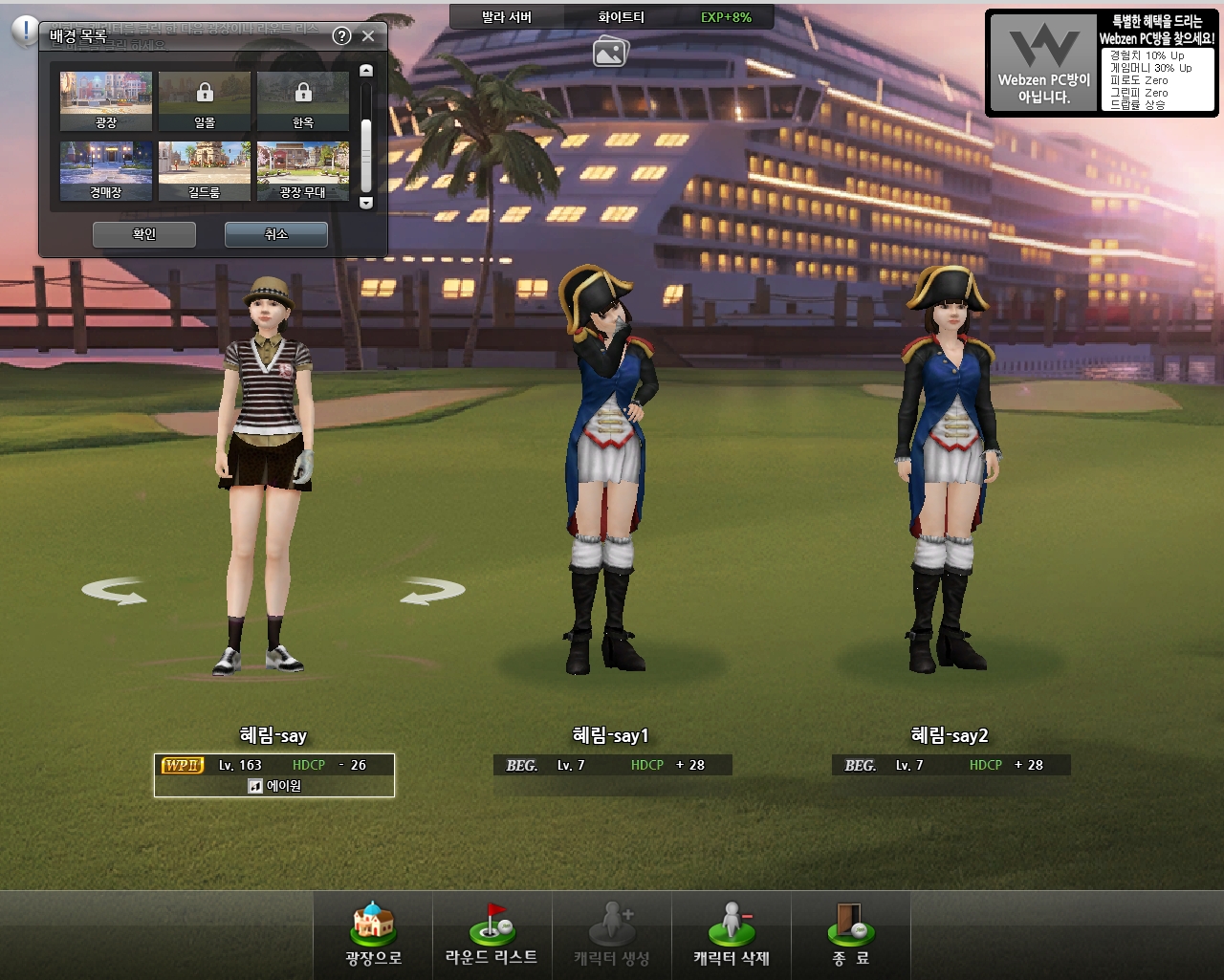This screenshot has height=980, width=1224.
Task: Close the 배경 목록 dialog
Action: (368, 36)
